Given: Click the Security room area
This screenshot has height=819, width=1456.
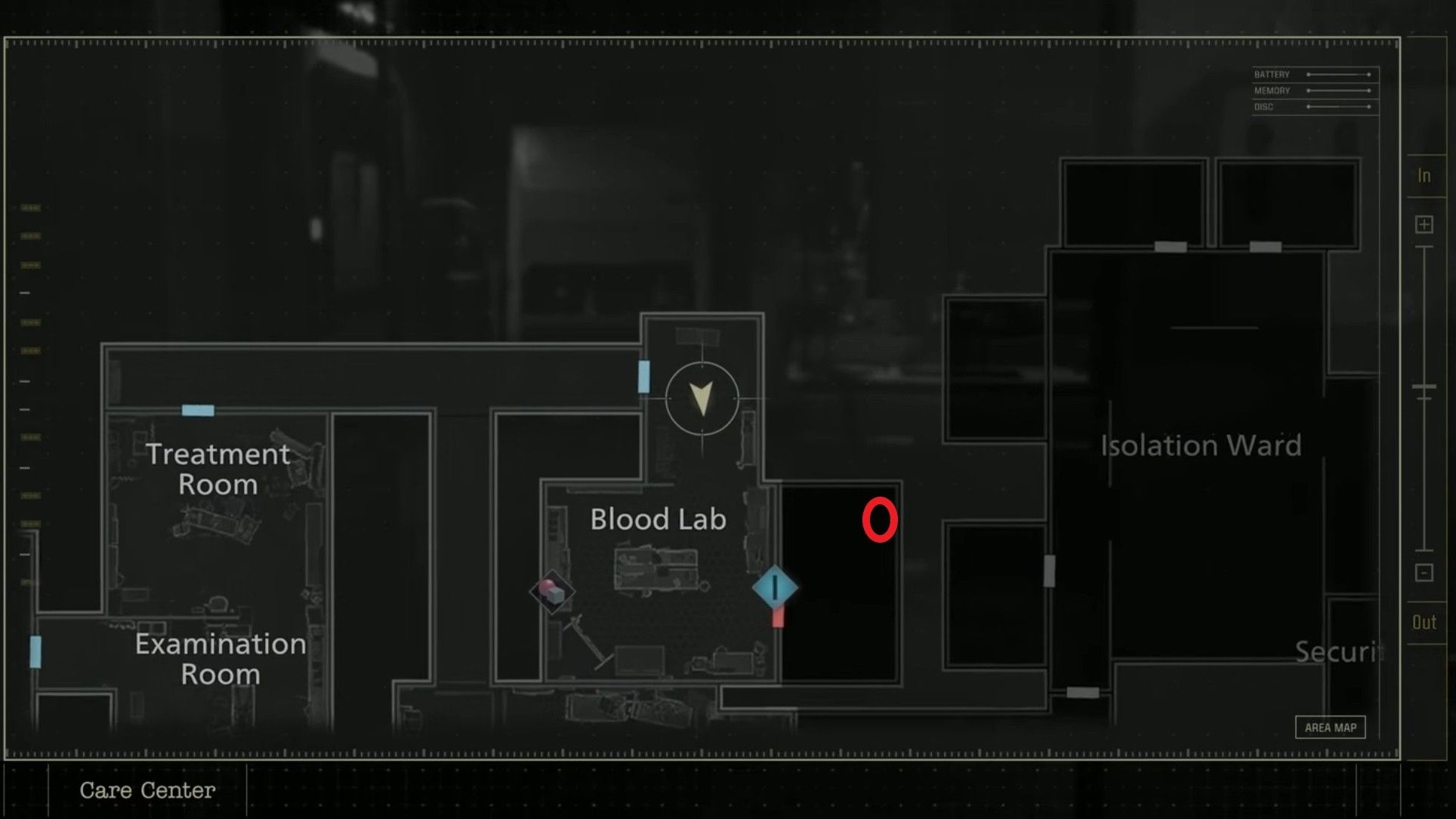Looking at the screenshot, I should (x=1340, y=653).
